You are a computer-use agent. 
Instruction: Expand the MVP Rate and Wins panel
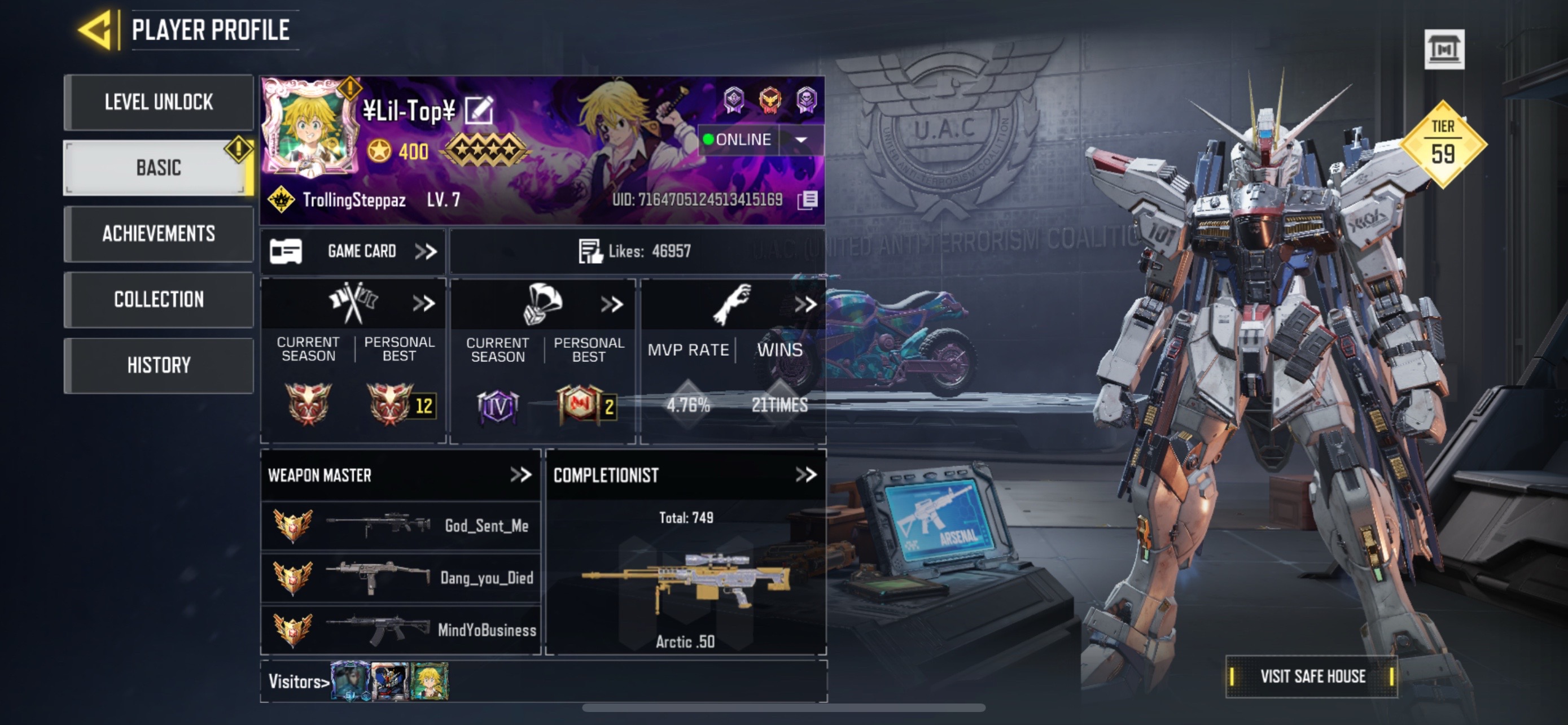point(805,304)
